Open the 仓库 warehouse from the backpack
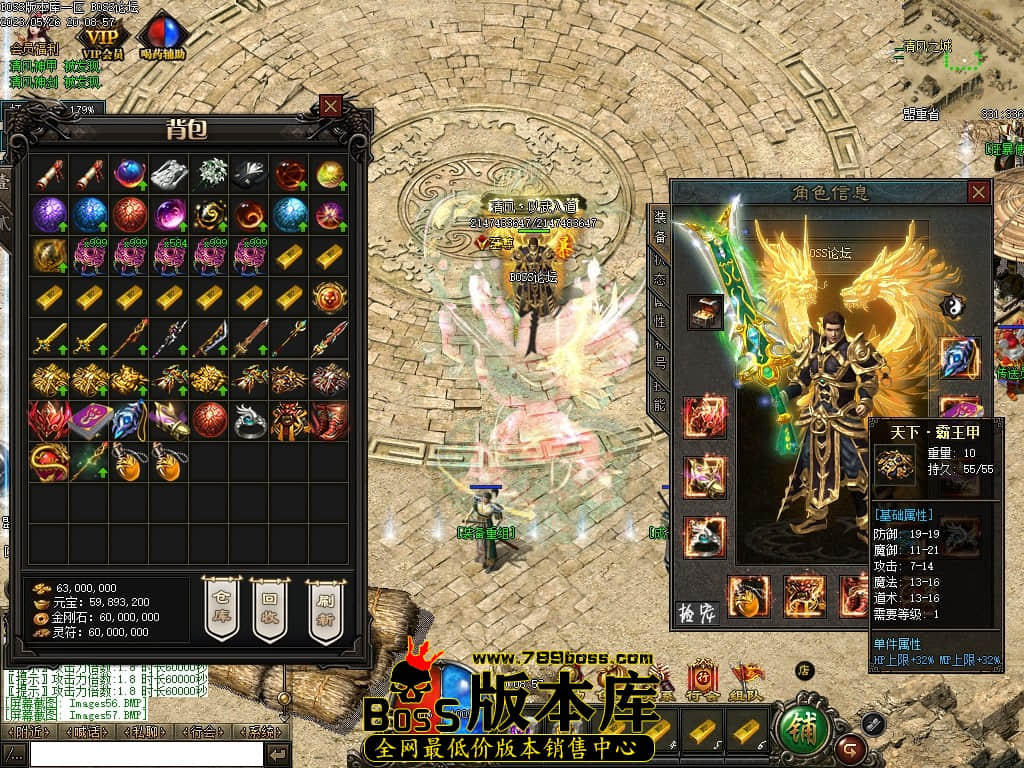Screen dimensions: 1024x768 tap(222, 607)
